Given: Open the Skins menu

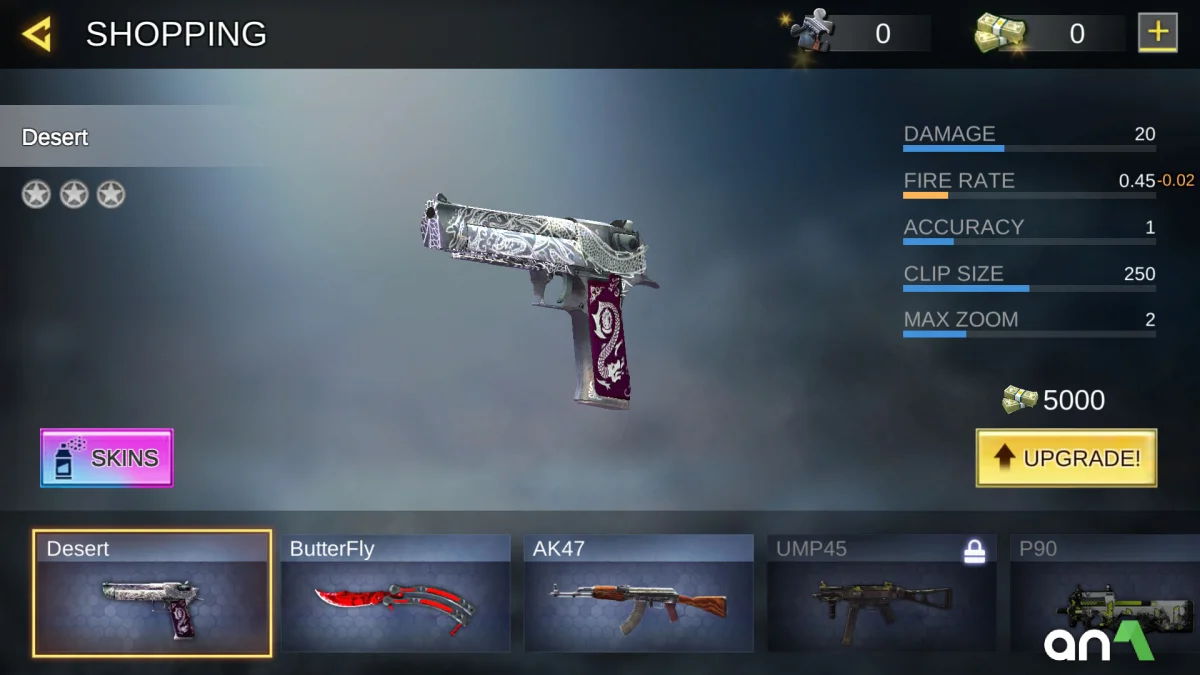Looking at the screenshot, I should 107,458.
